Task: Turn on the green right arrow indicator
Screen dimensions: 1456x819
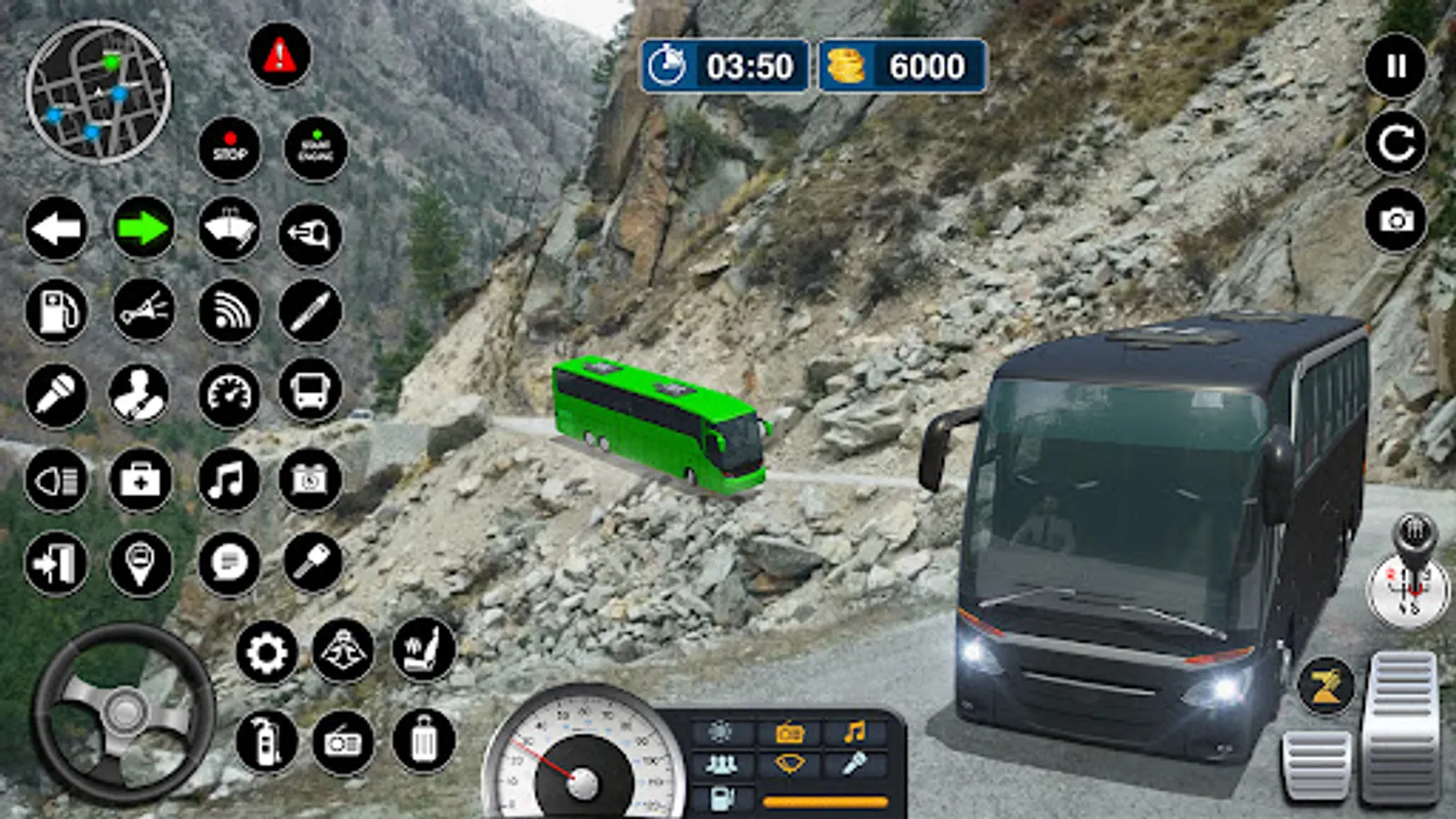Action: [143, 228]
